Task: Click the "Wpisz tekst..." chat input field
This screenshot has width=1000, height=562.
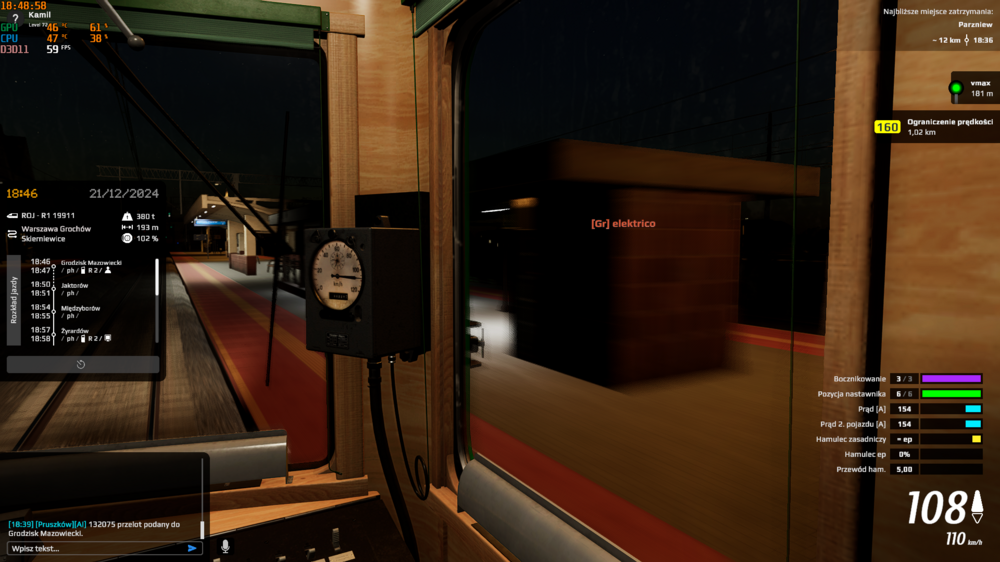Action: pos(95,548)
